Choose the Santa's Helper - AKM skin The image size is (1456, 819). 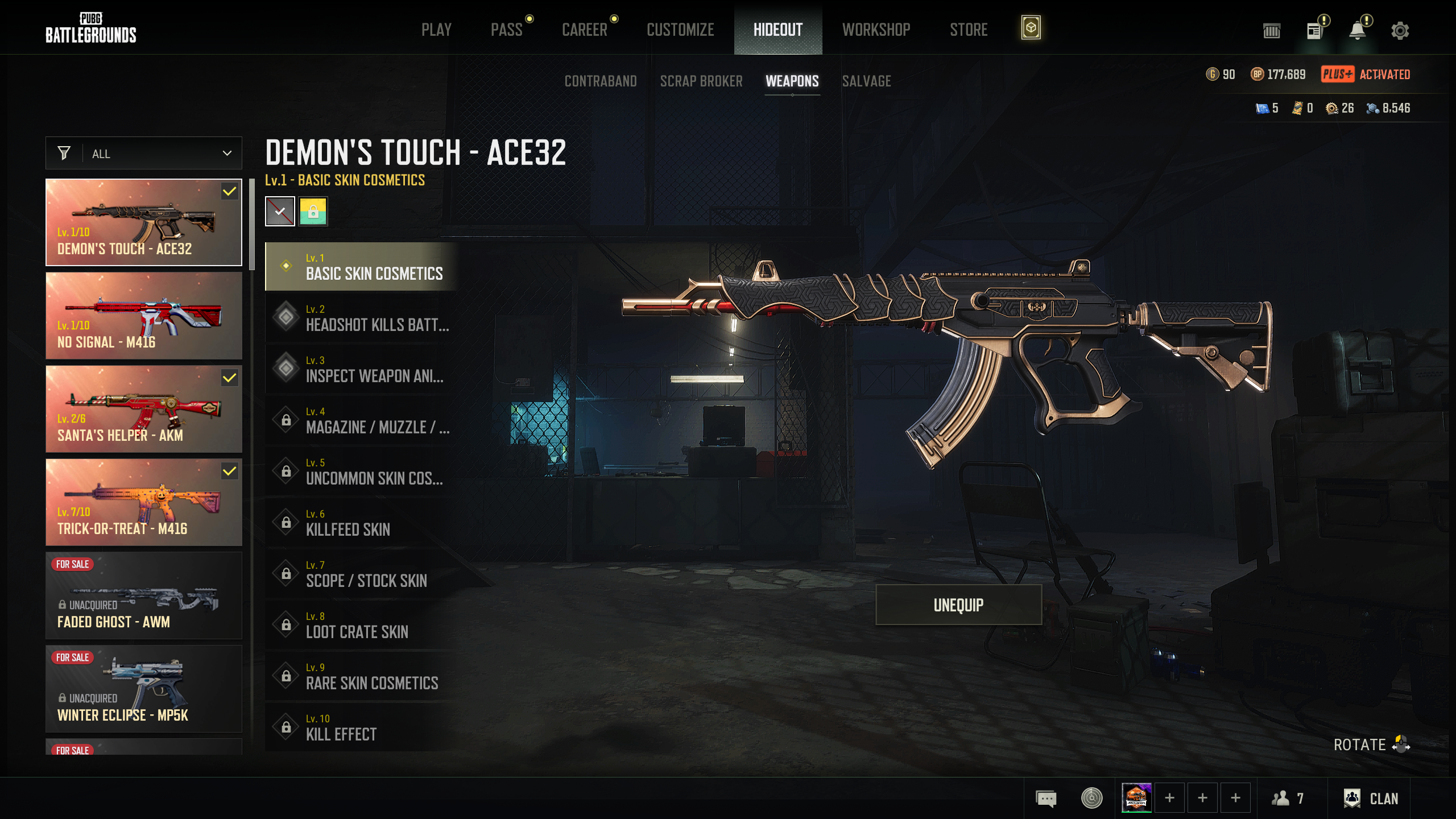tap(144, 409)
